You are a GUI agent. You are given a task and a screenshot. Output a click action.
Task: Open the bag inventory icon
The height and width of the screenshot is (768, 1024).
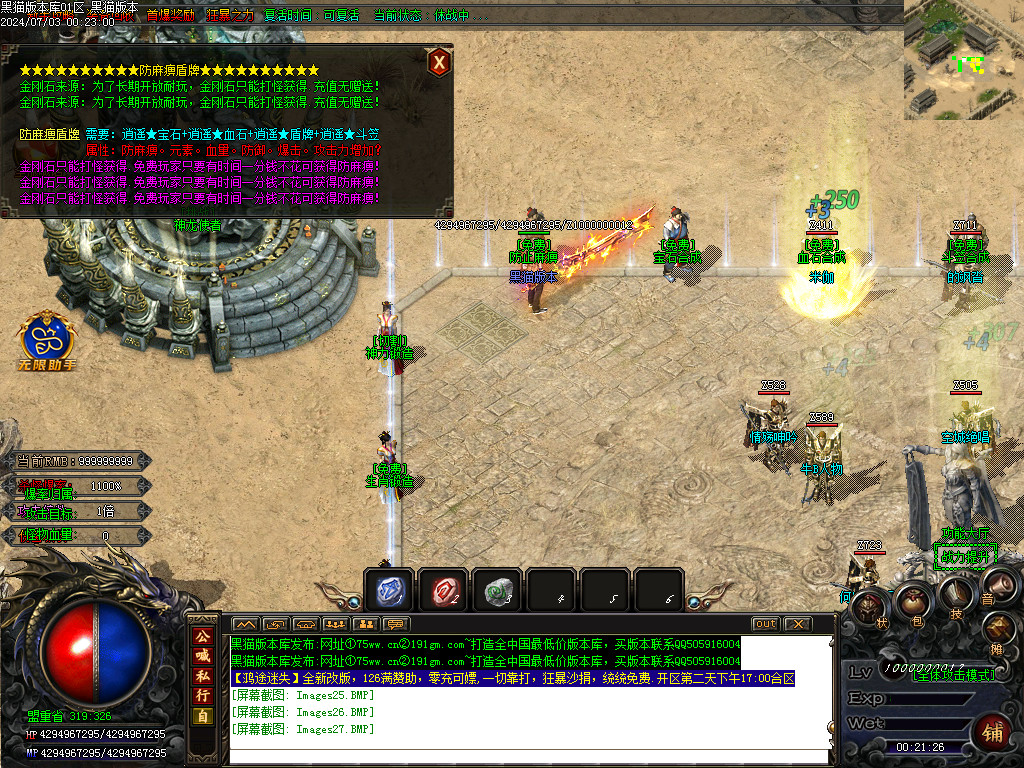(914, 601)
